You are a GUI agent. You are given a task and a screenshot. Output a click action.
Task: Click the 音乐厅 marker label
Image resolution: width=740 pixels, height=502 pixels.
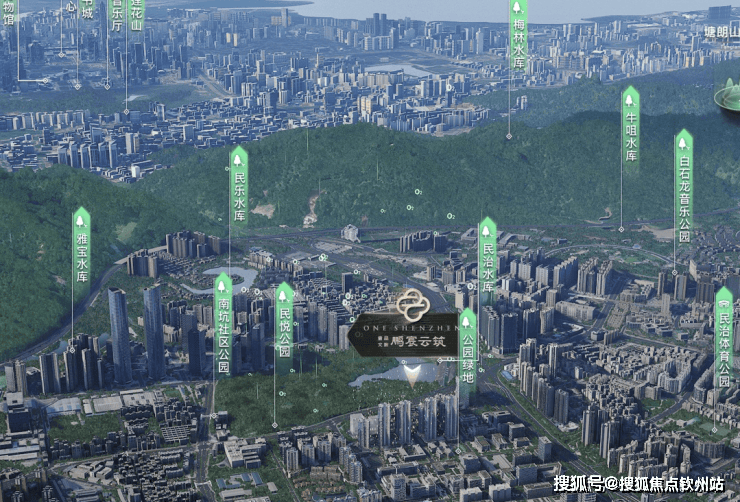point(116,12)
